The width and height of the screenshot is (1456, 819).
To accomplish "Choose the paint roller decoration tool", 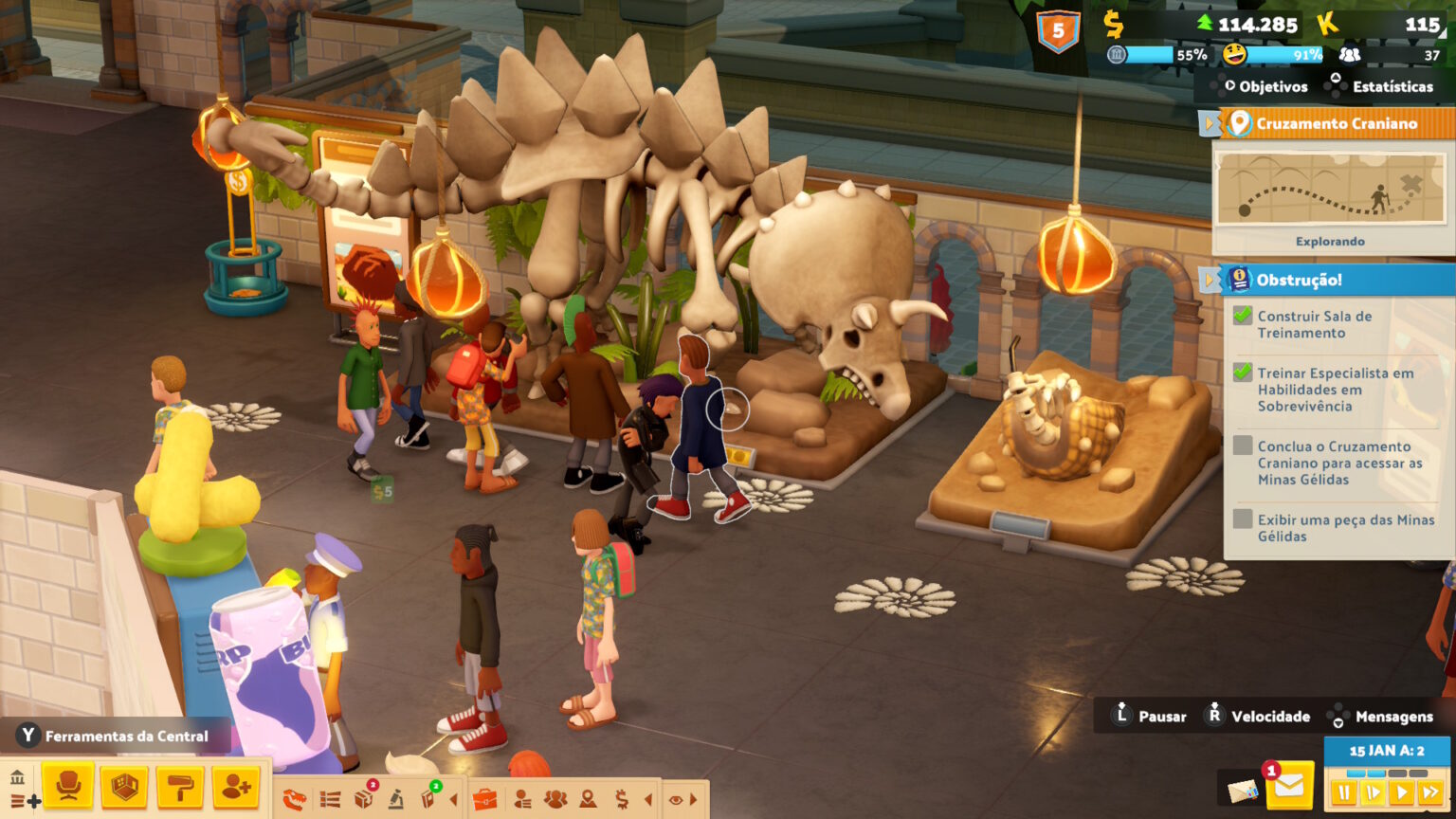I will click(181, 786).
